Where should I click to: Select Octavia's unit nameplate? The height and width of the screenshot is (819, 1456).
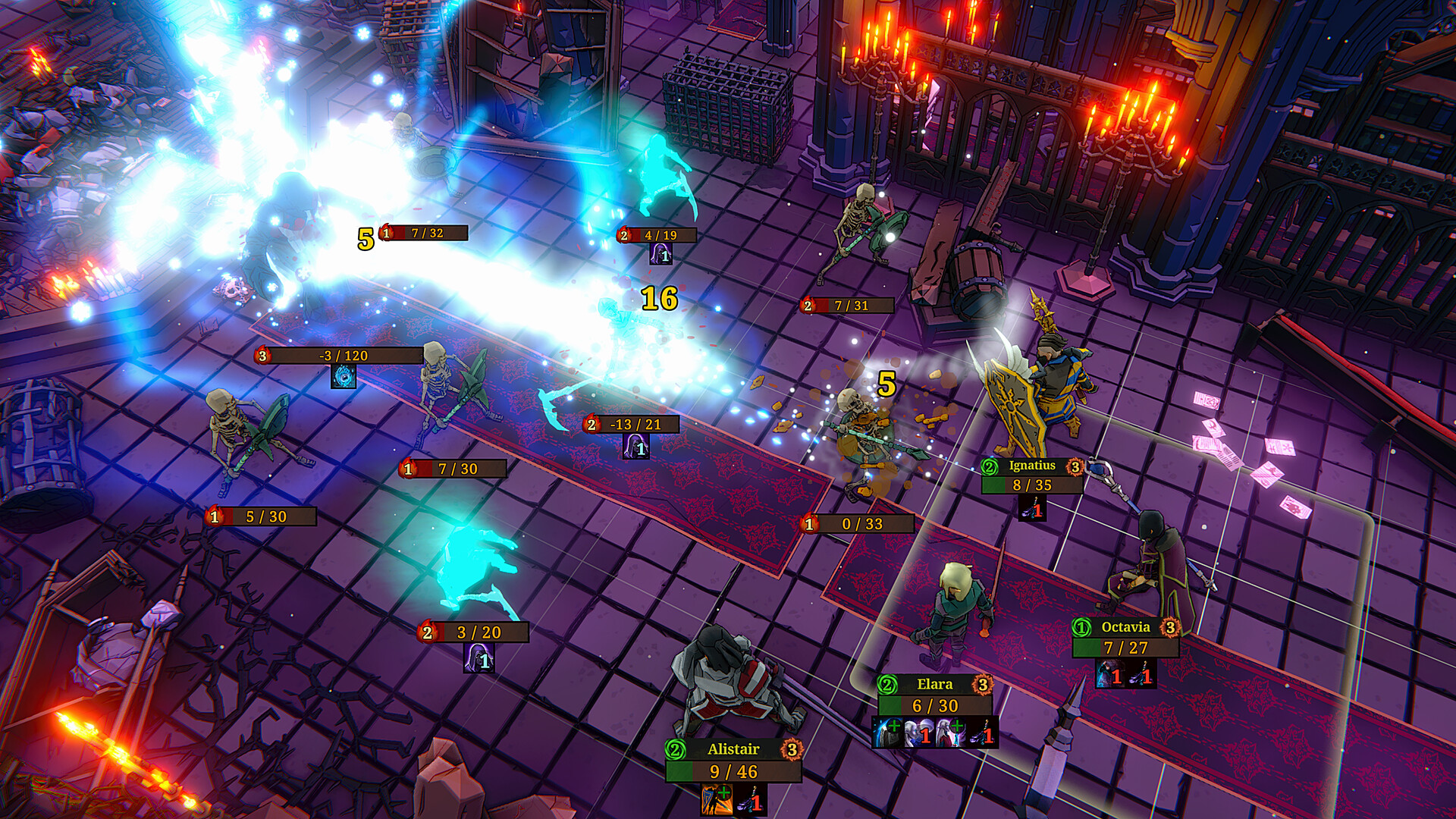click(1125, 627)
